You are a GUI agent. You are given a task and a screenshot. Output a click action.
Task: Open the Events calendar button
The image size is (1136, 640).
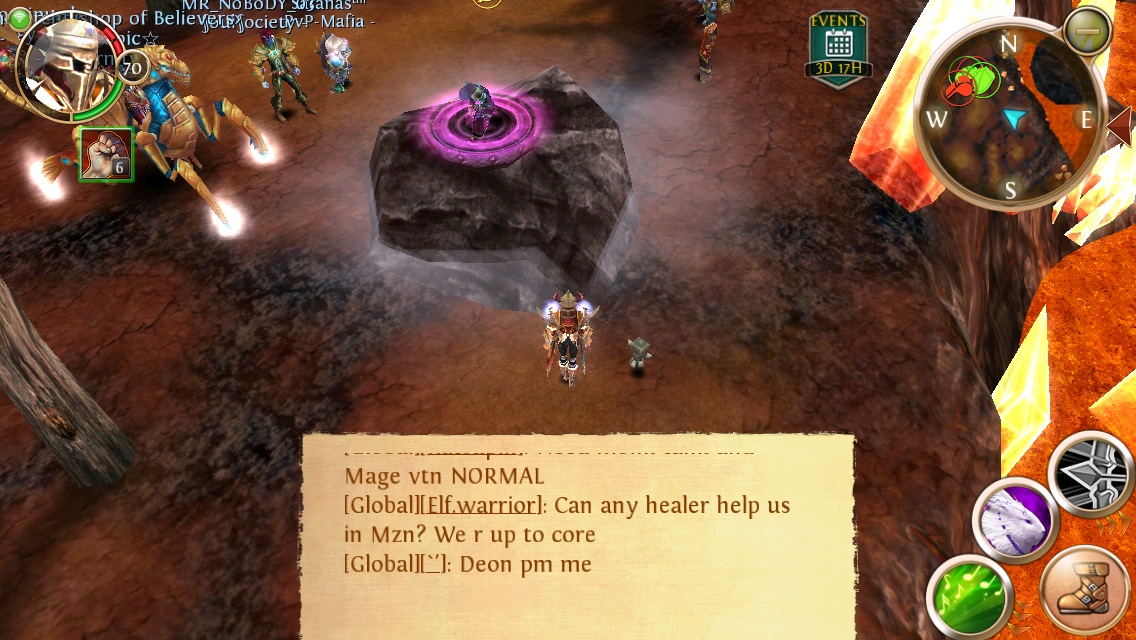[838, 48]
